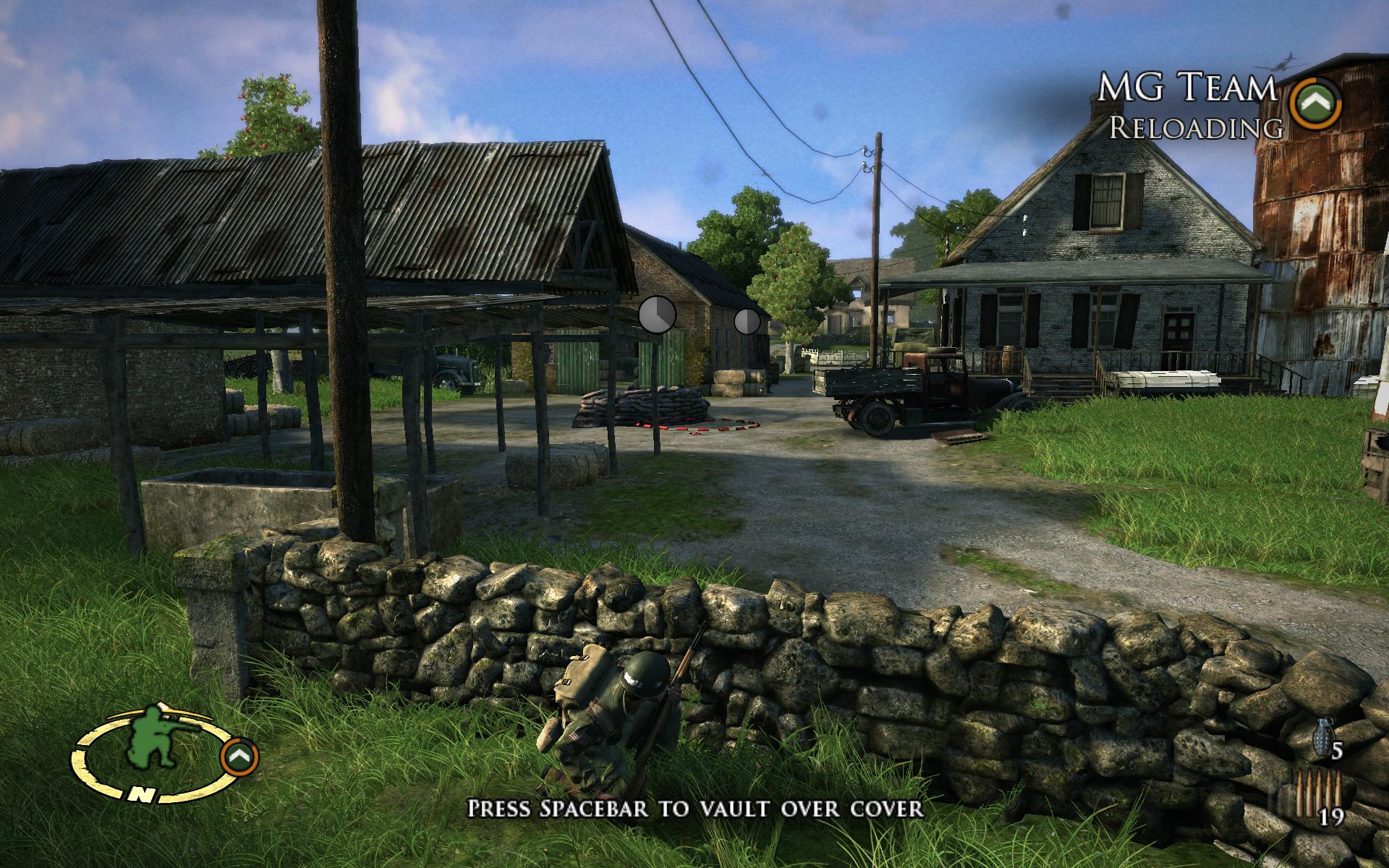The image size is (1389, 868).
Task: Select the larger enemy suppression circle marker
Action: tap(657, 315)
